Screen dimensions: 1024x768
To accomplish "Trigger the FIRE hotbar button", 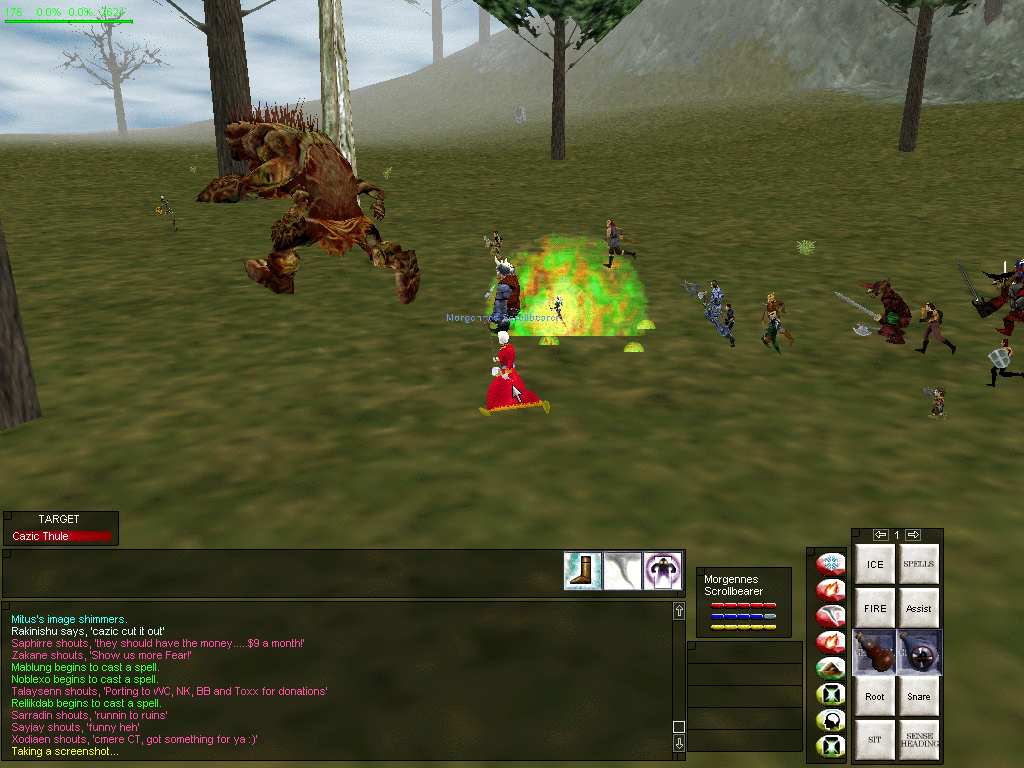I will [x=875, y=608].
